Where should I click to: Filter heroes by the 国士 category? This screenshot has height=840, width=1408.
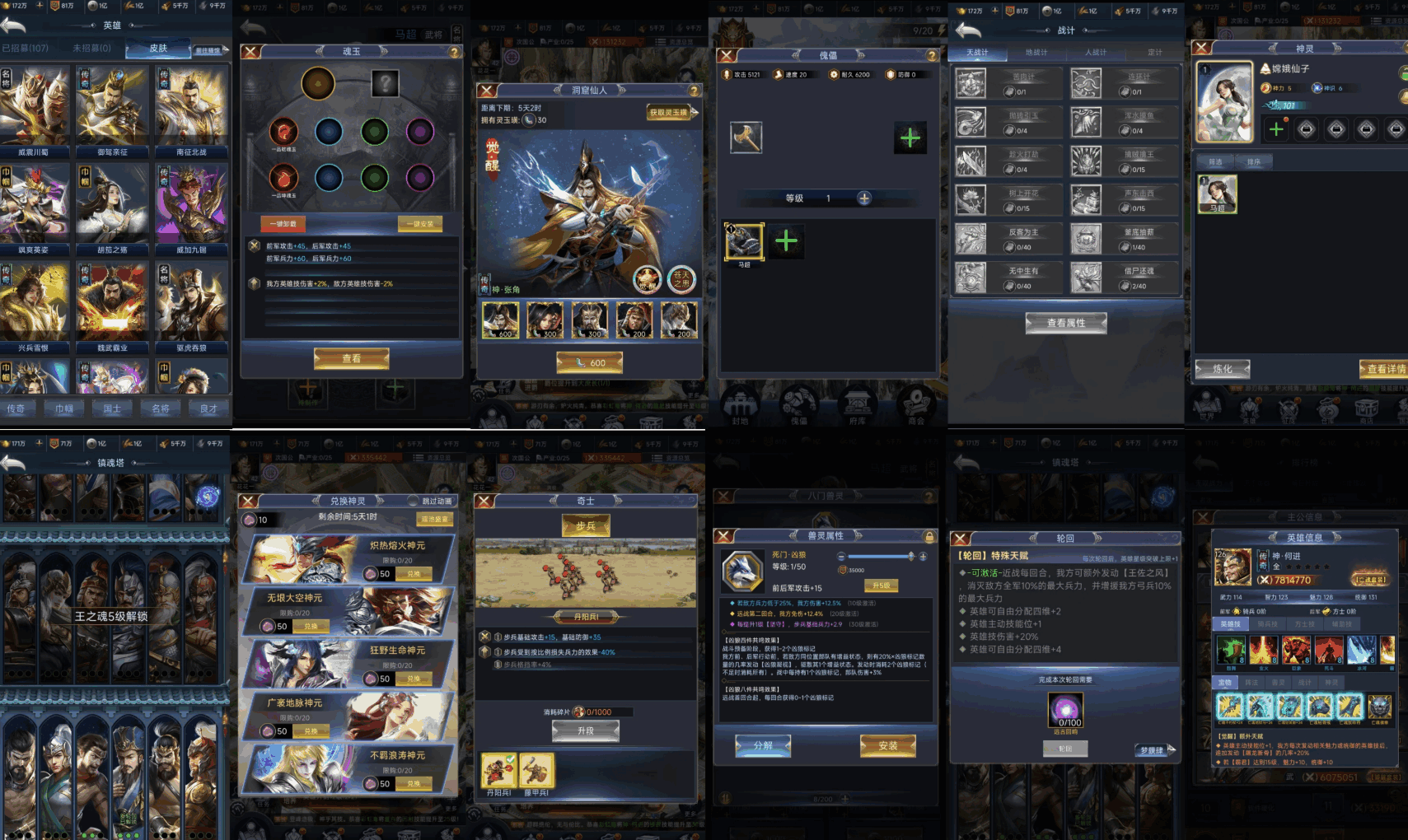pyautogui.click(x=112, y=408)
